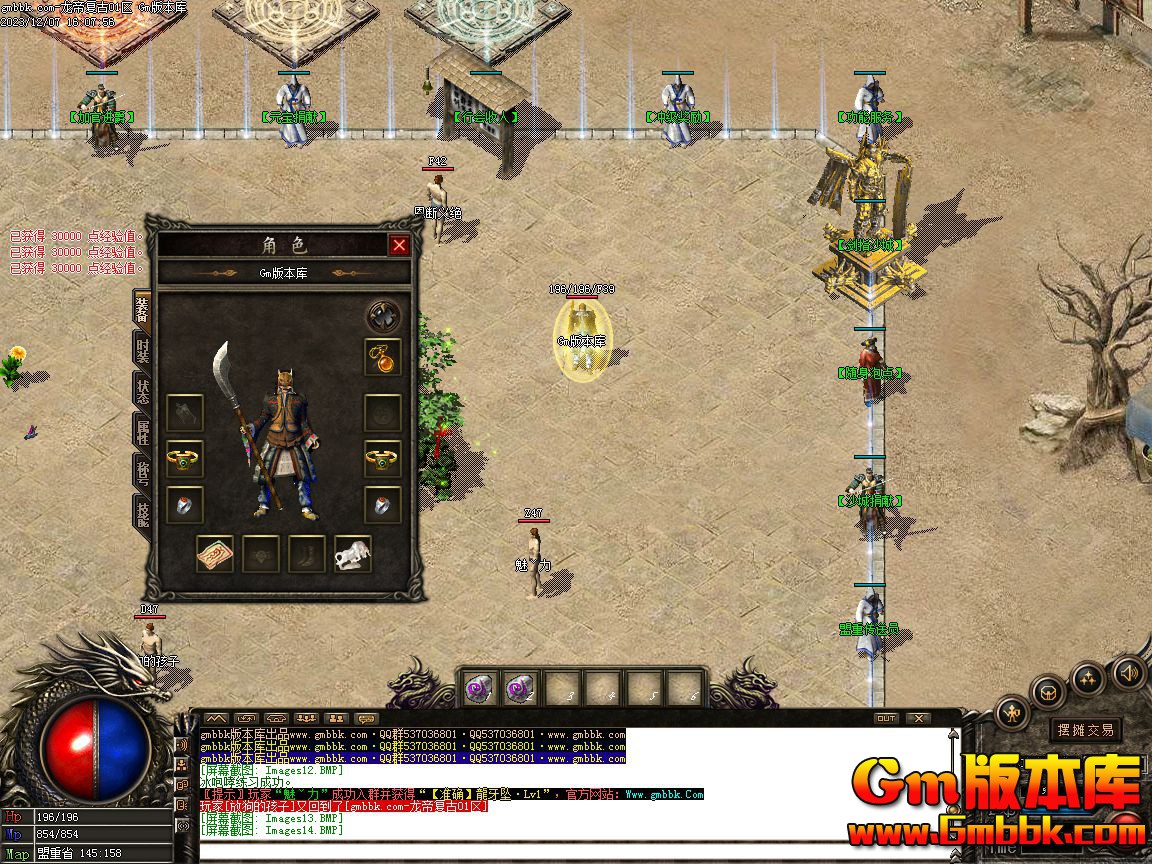The width and height of the screenshot is (1152, 864).
Task: Switch to the 称号 titles tab
Action: tap(143, 471)
